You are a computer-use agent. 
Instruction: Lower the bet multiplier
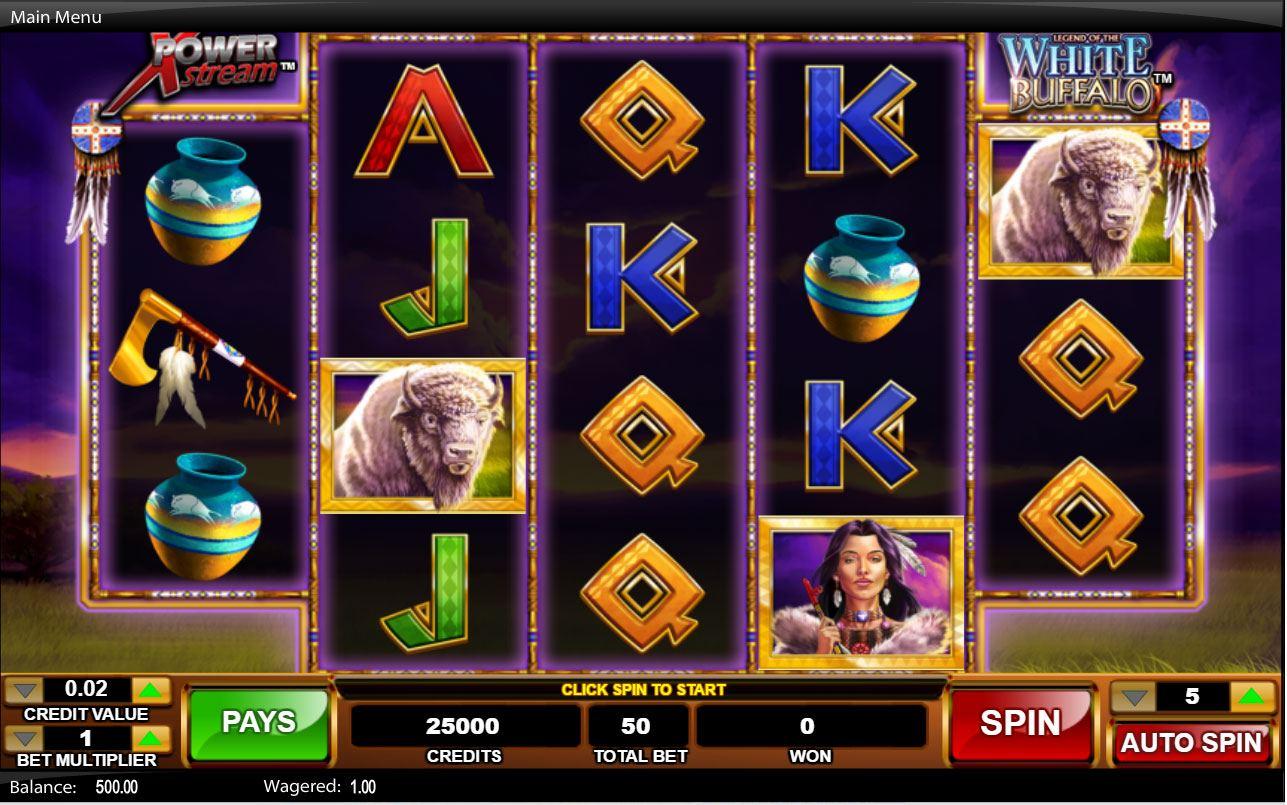tap(25, 739)
